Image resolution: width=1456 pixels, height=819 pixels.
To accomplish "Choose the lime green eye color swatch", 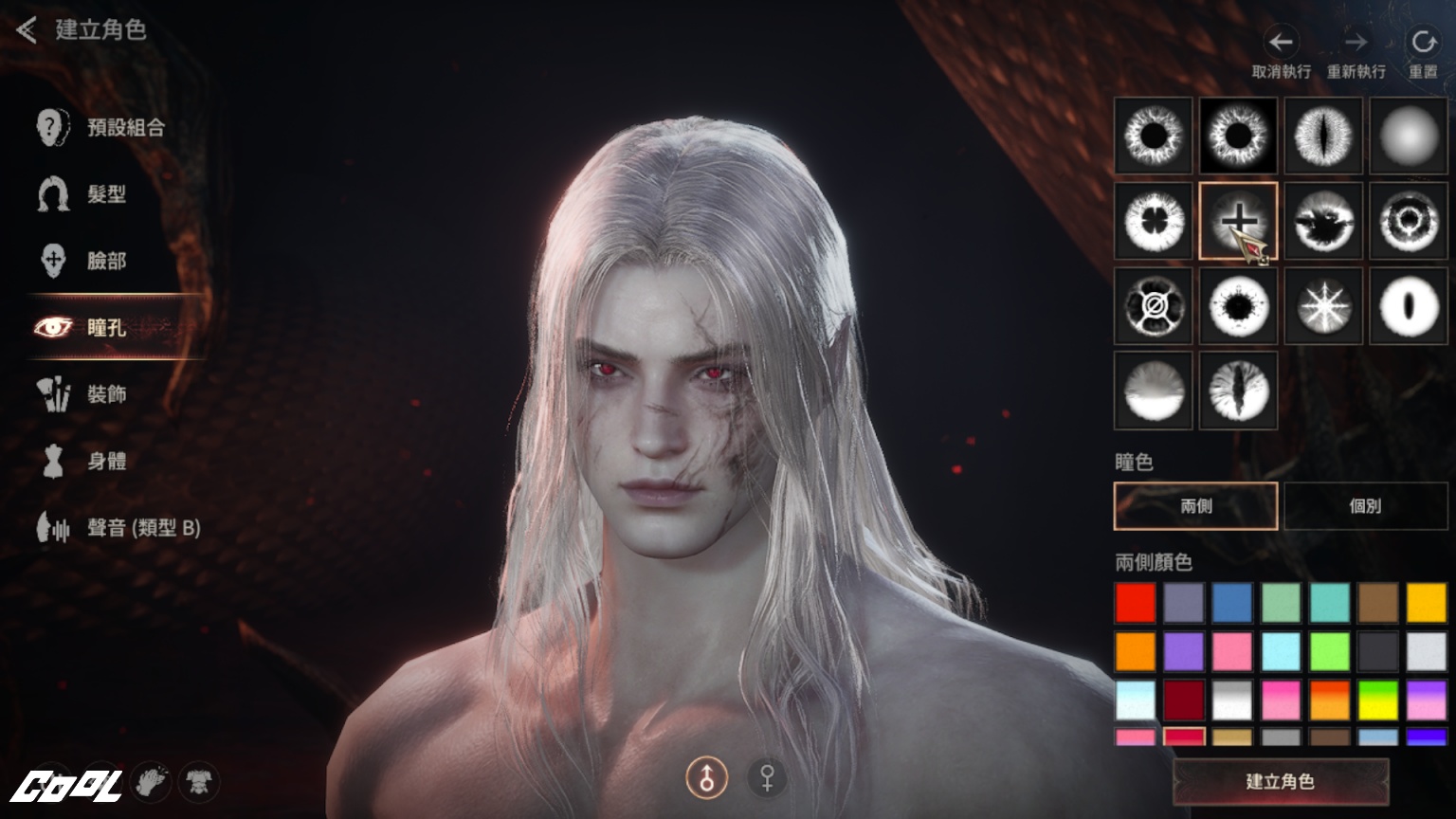I will pos(1329,652).
